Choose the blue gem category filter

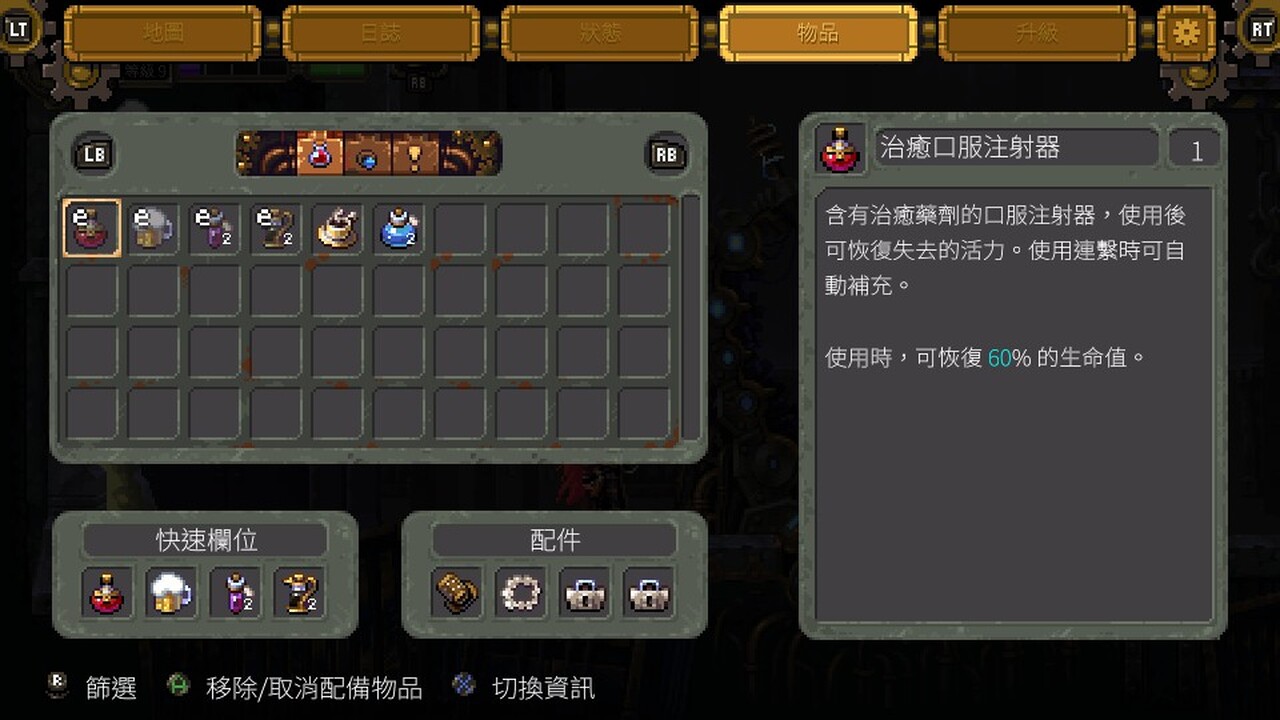tap(367, 154)
